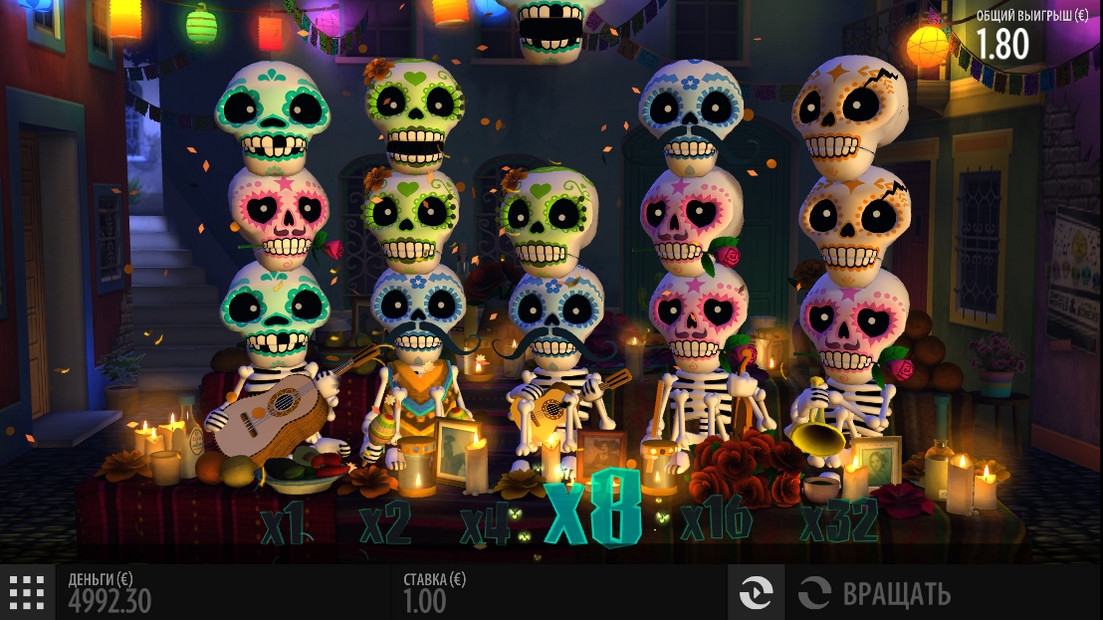Open the grid menu icon
Screen dimensions: 1103x620
tap(27, 593)
